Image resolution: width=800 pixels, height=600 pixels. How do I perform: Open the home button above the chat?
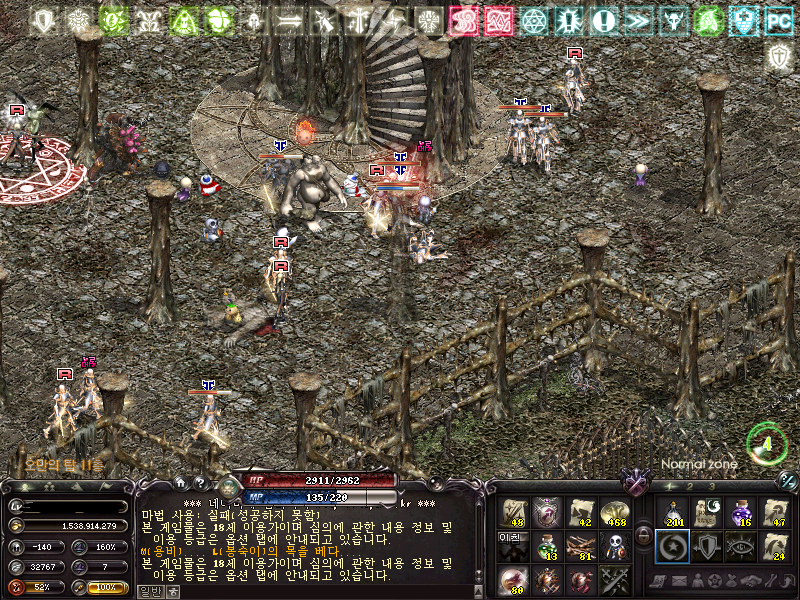click(x=181, y=483)
